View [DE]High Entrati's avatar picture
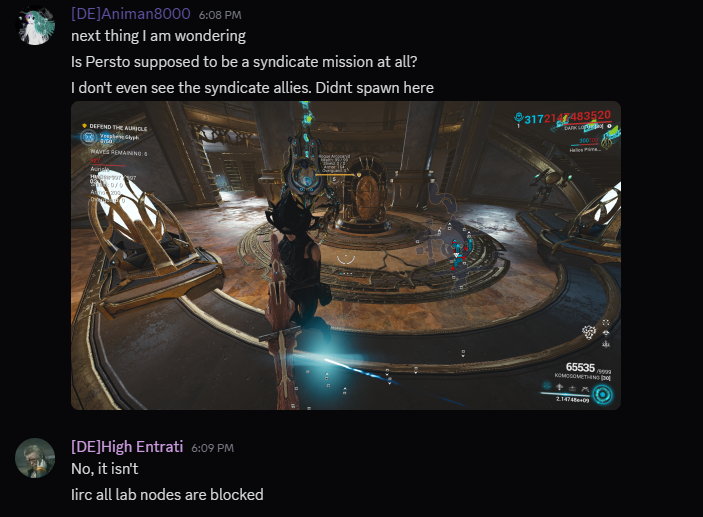Viewport: 703px width, 517px height. coord(35,457)
